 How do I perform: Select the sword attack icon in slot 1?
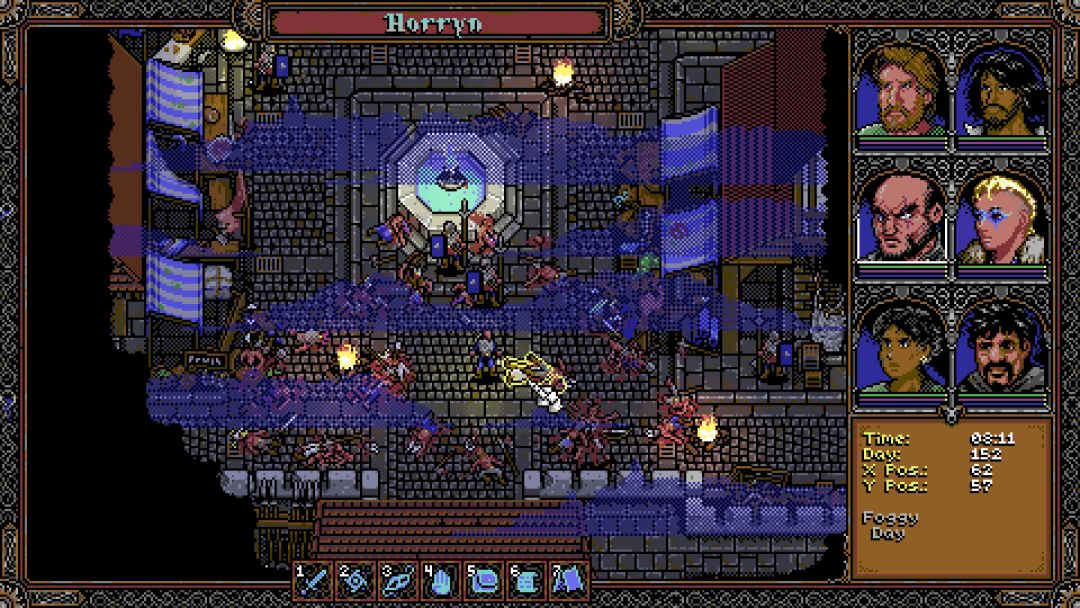(x=314, y=580)
